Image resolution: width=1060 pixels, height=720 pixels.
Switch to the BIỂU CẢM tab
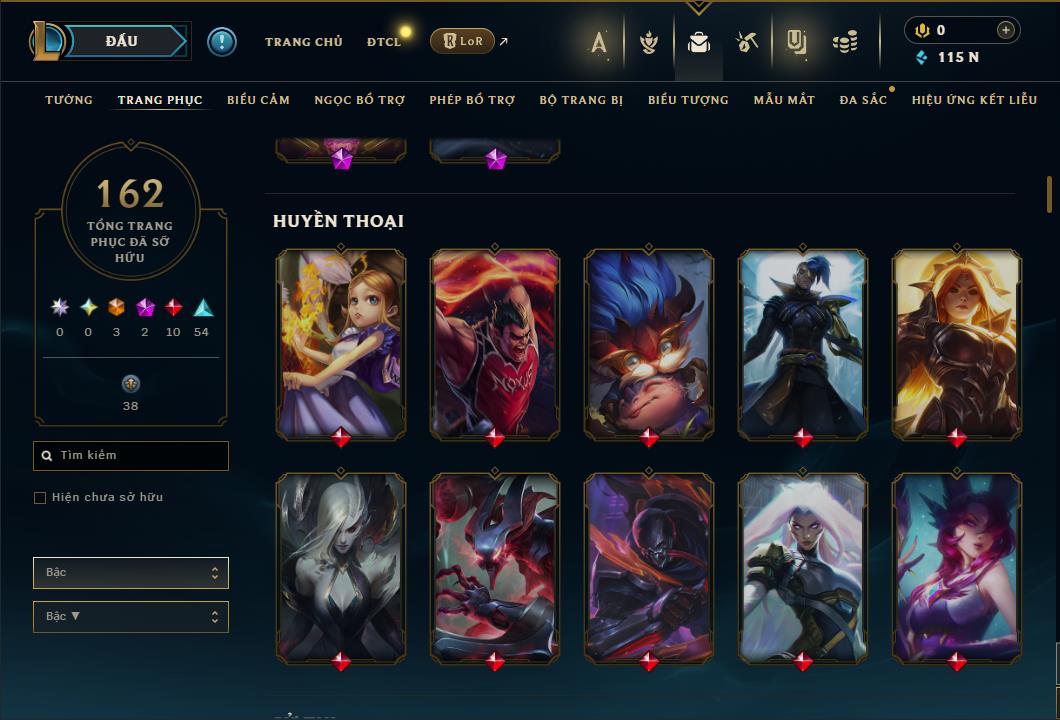258,100
